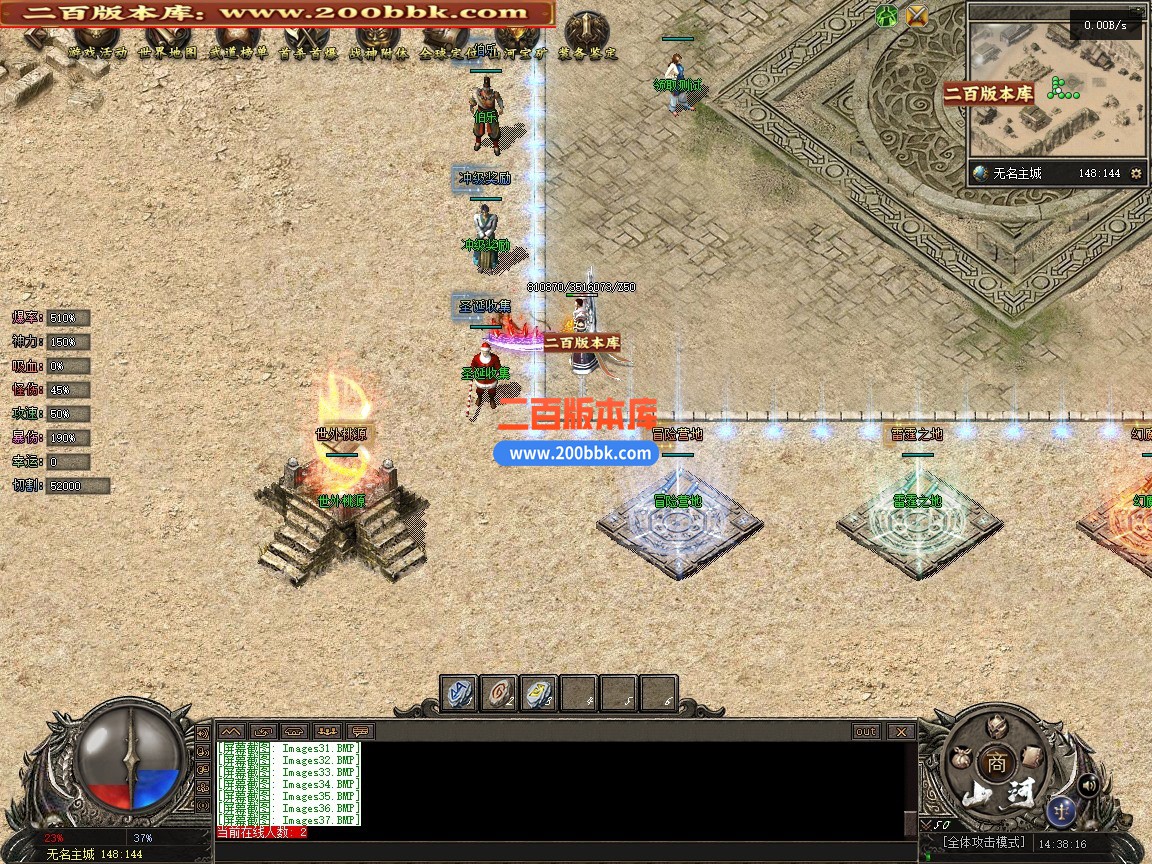Use the yellow rune in hotbar slot 3

pyautogui.click(x=539, y=693)
